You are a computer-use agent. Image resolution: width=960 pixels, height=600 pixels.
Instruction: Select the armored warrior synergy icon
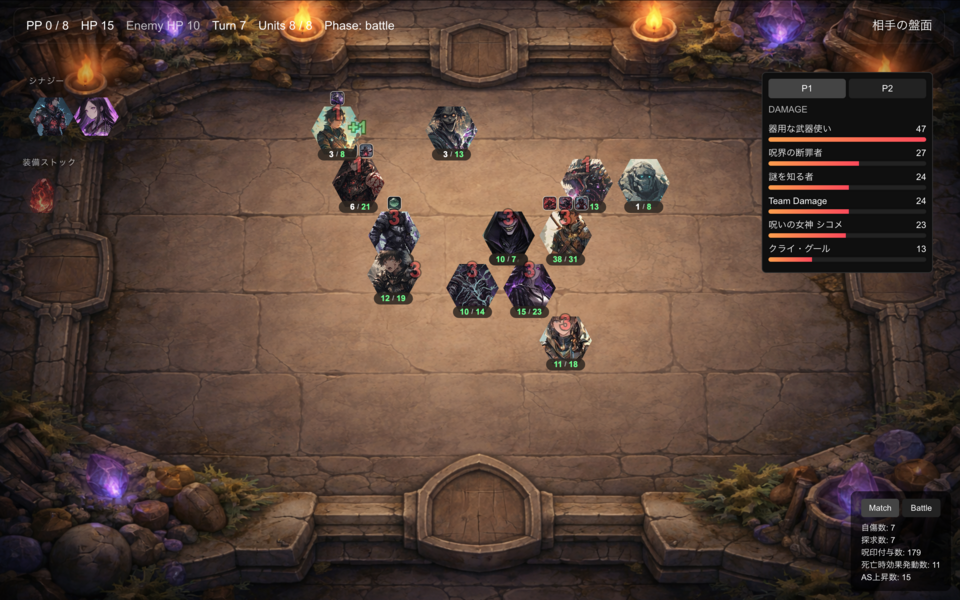pos(50,116)
